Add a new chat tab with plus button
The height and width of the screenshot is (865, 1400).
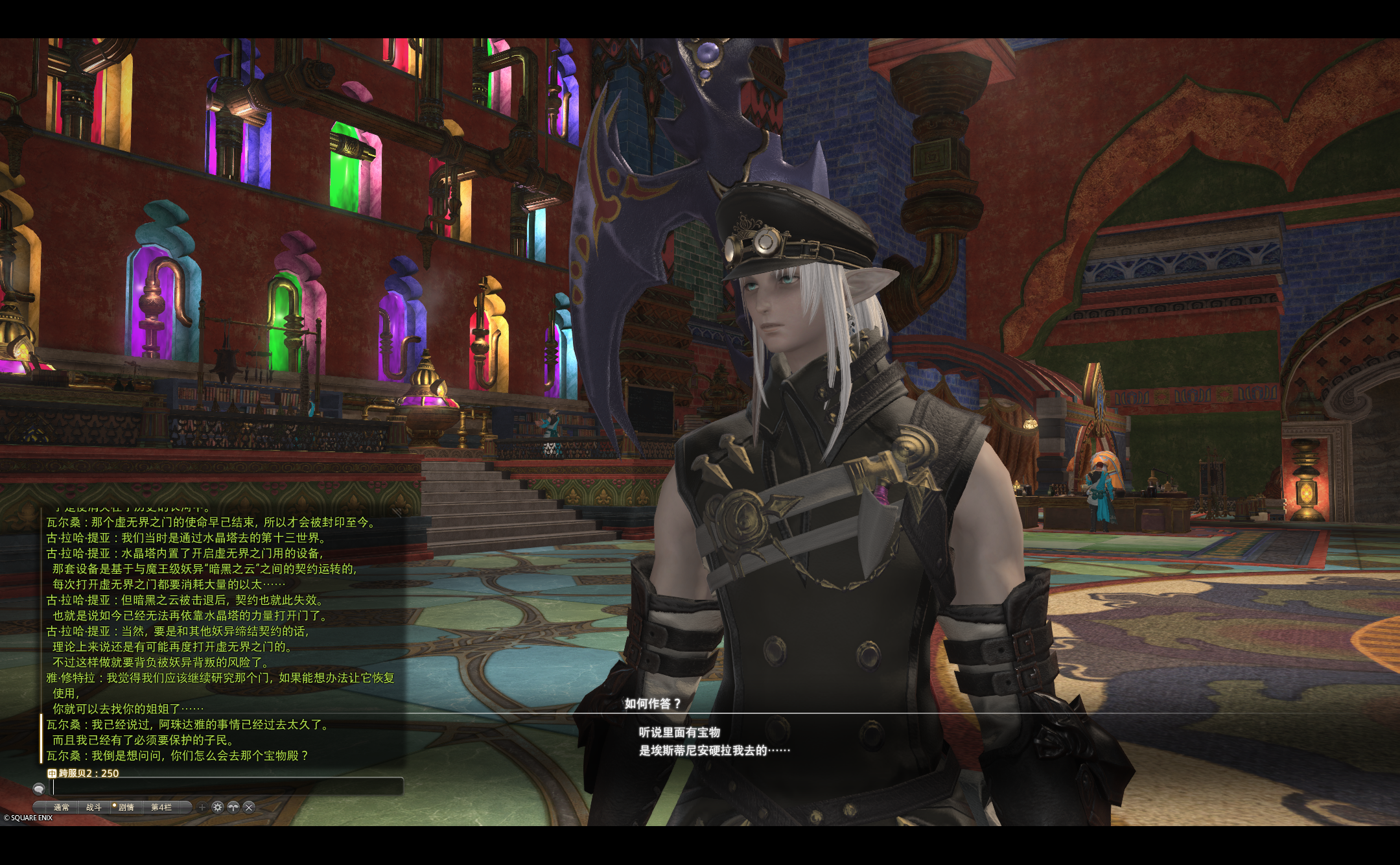202,807
